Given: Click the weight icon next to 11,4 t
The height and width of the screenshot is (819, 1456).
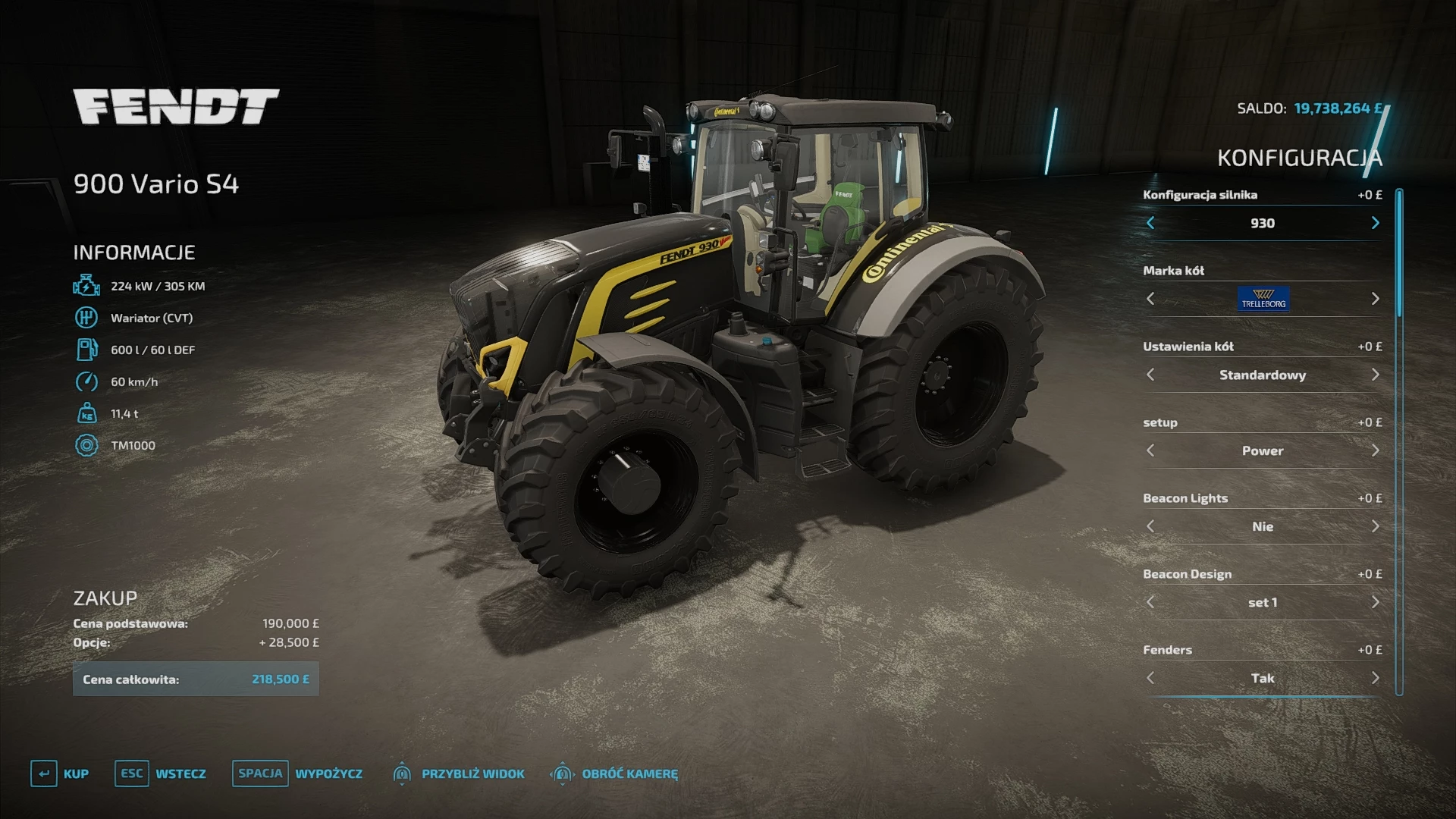Looking at the screenshot, I should [x=86, y=413].
